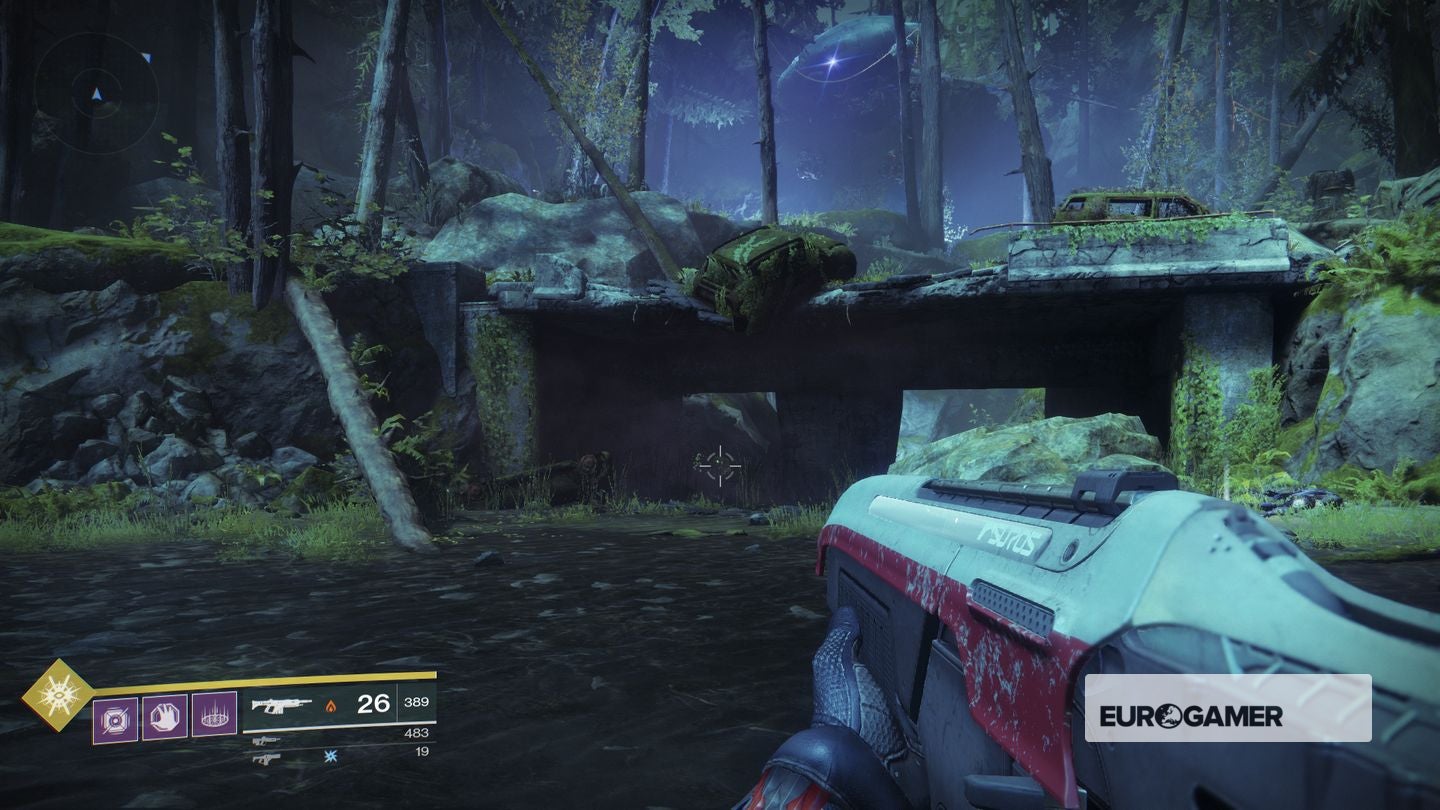1440x810 pixels.
Task: Click the solar flame damage icon
Action: click(x=331, y=704)
